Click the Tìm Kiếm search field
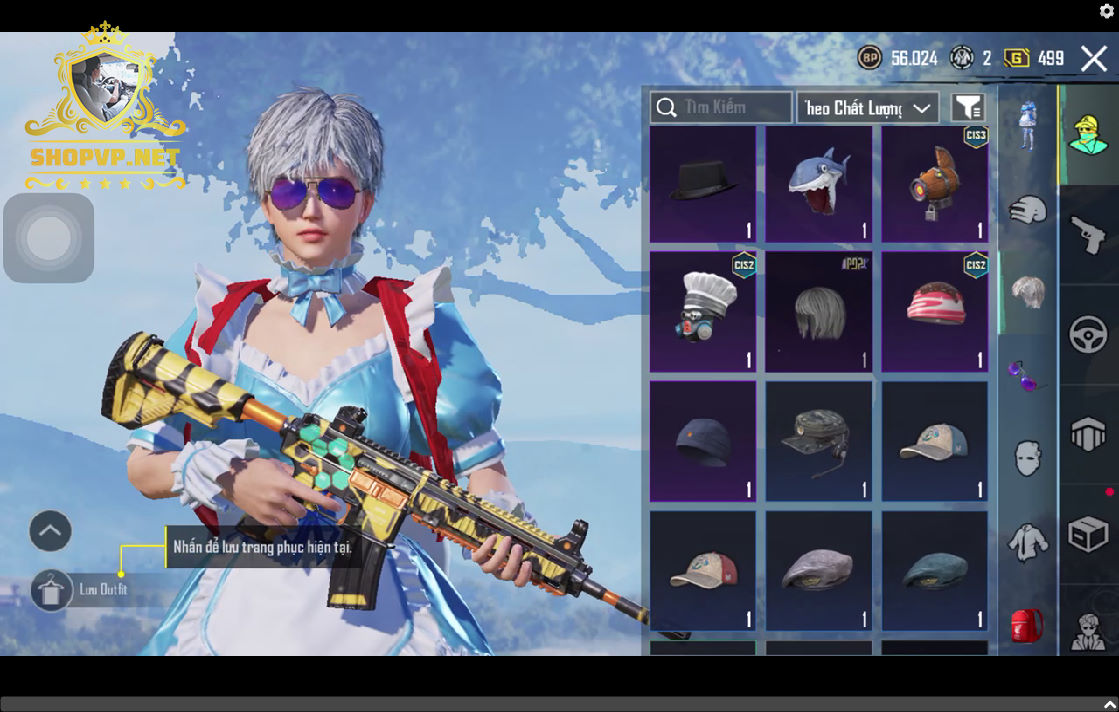Screen dimensions: 1119x712 pyautogui.click(x=721, y=107)
